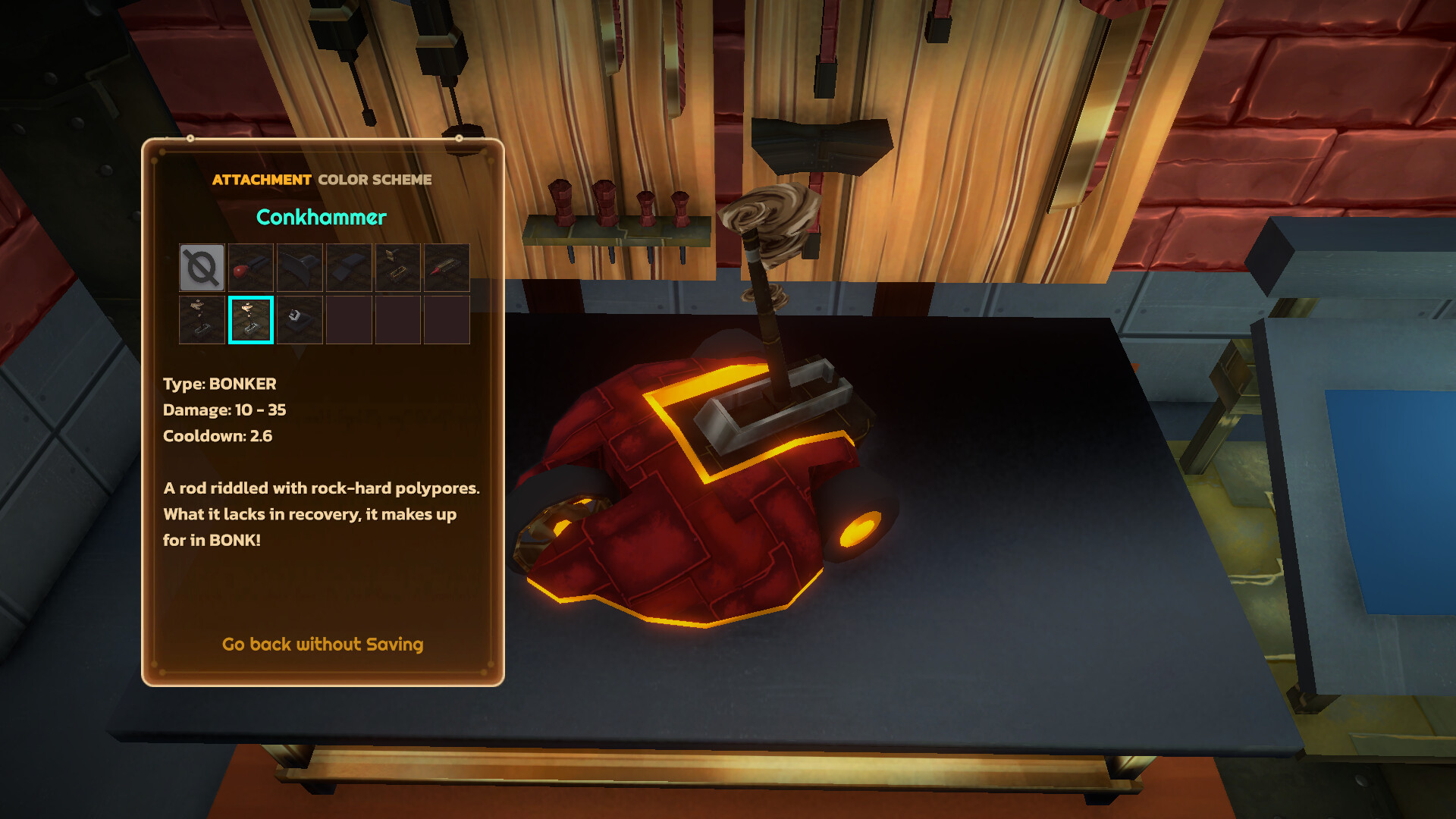Equip the red boxing glove attachment
Image resolution: width=1456 pixels, height=819 pixels.
tap(251, 268)
